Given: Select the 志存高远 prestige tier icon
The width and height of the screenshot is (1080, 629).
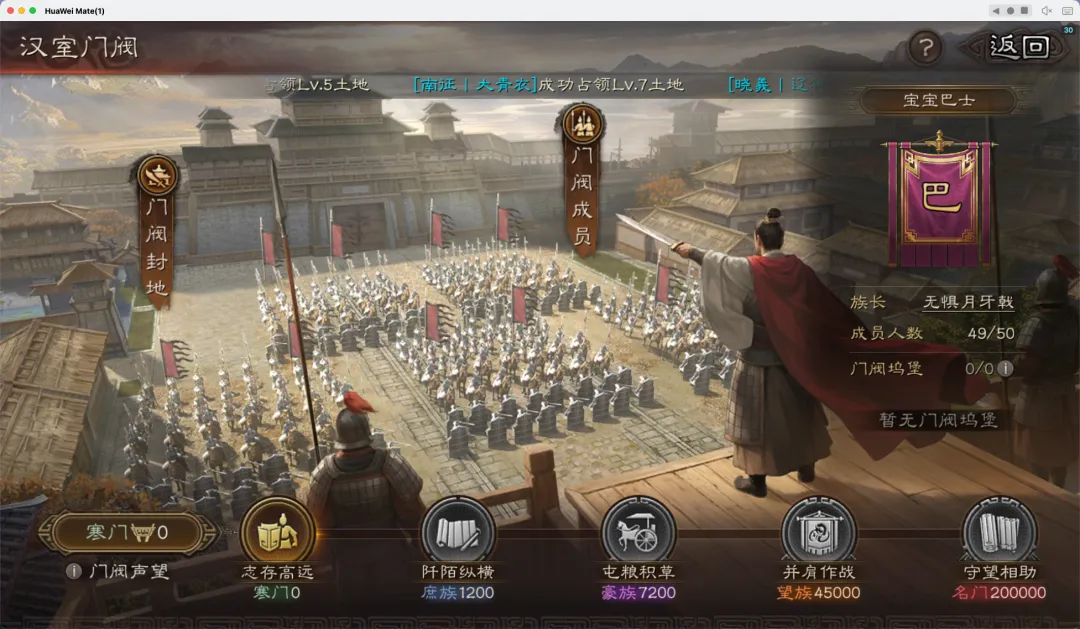Looking at the screenshot, I should [277, 531].
